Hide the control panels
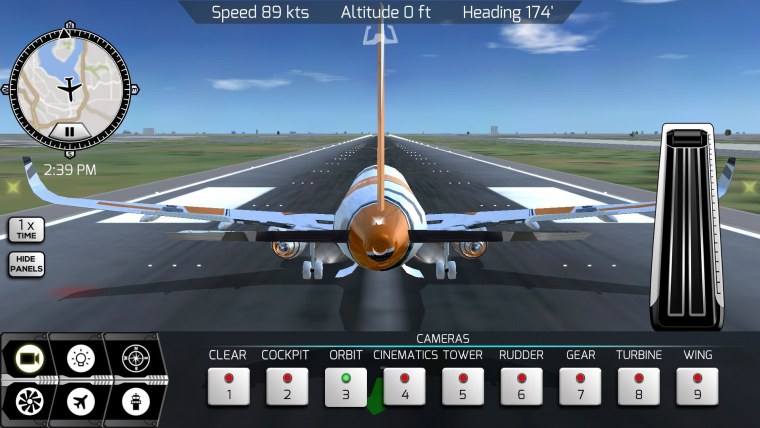 tap(26, 264)
